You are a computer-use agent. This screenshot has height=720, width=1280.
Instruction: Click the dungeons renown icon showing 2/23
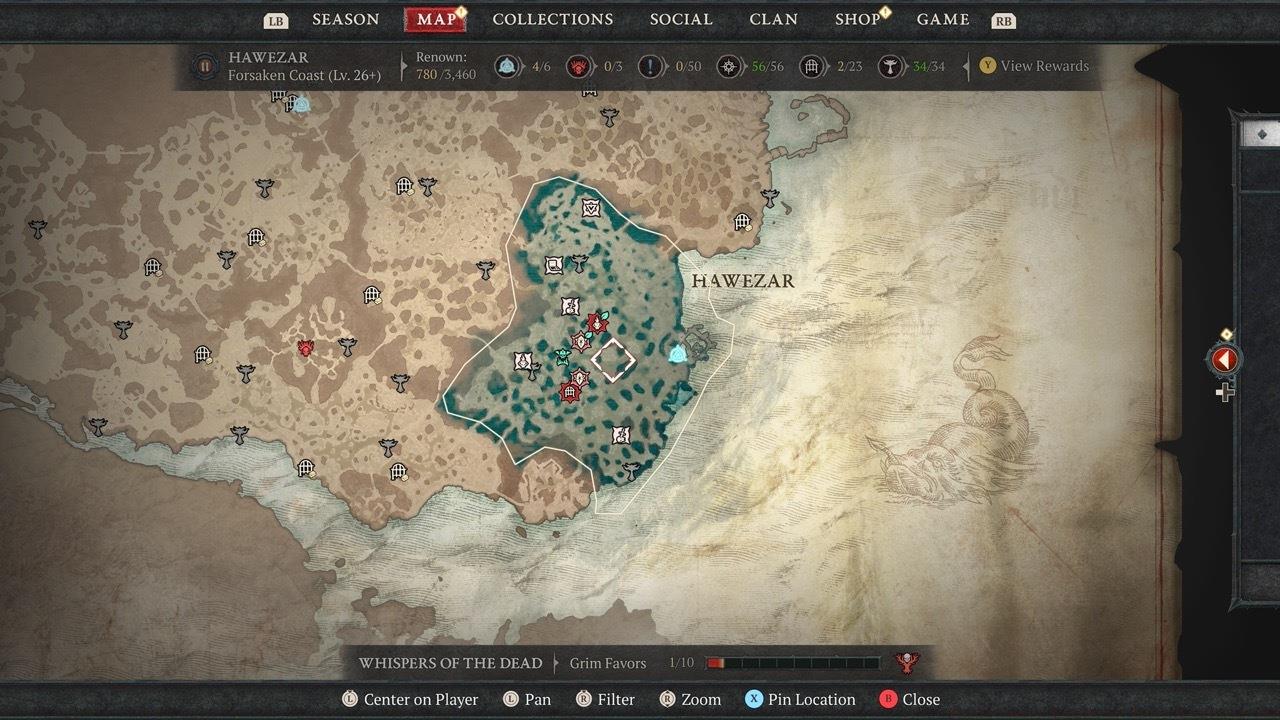[812, 66]
